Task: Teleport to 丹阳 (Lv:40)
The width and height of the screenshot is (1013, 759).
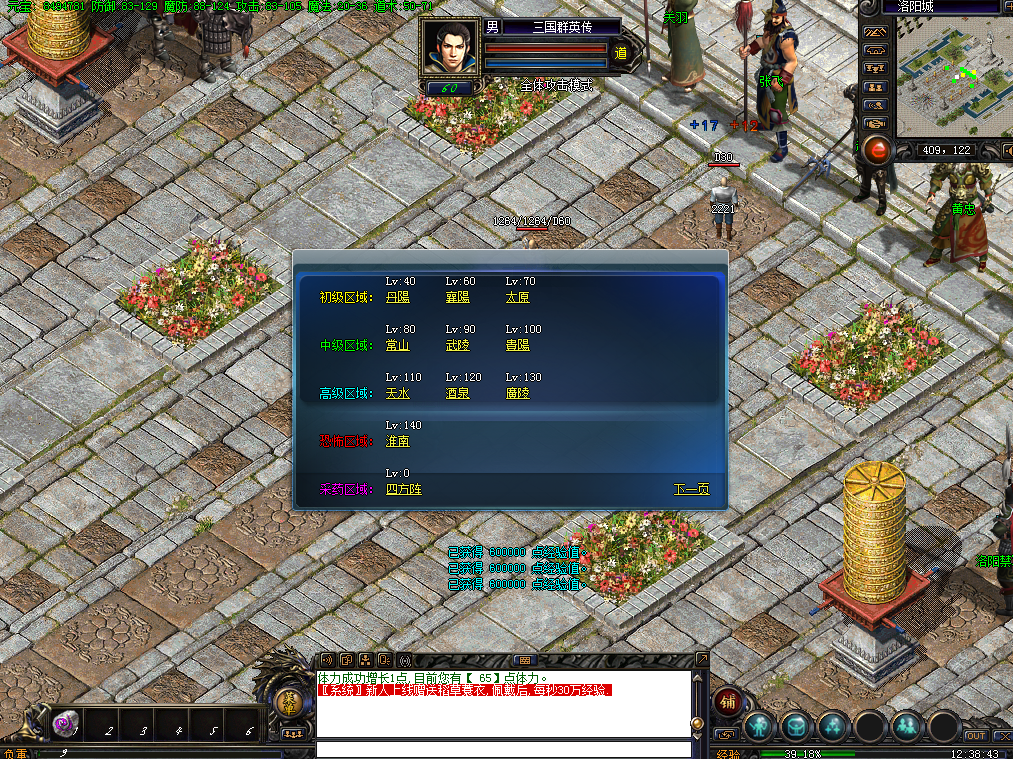Action: [397, 297]
